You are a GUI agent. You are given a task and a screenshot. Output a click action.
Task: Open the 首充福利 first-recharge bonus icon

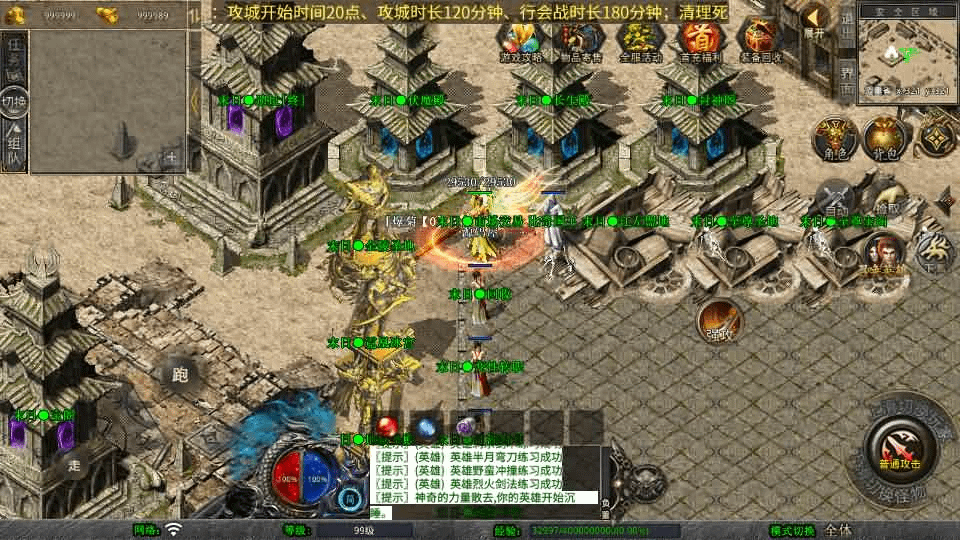(x=700, y=40)
